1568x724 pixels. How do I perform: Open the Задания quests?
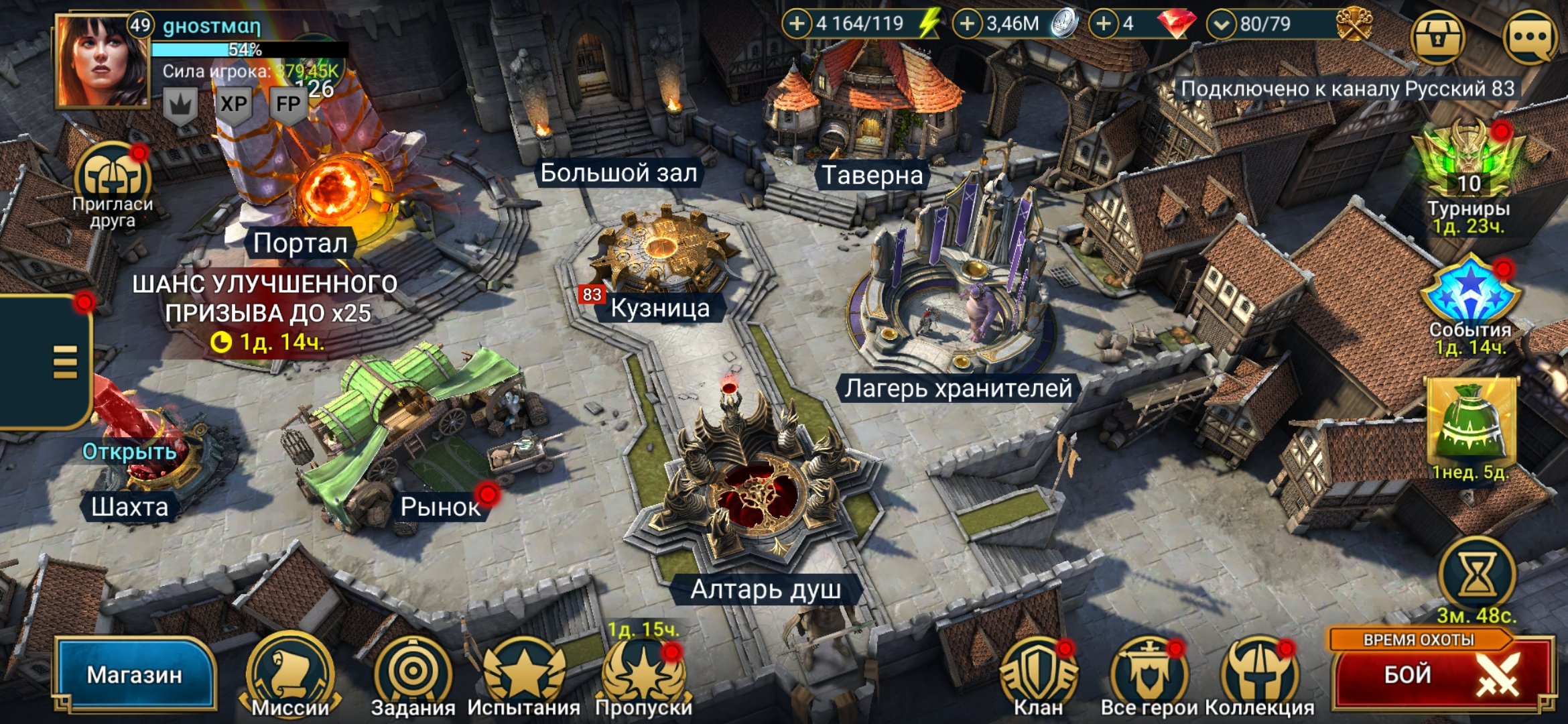[x=413, y=675]
